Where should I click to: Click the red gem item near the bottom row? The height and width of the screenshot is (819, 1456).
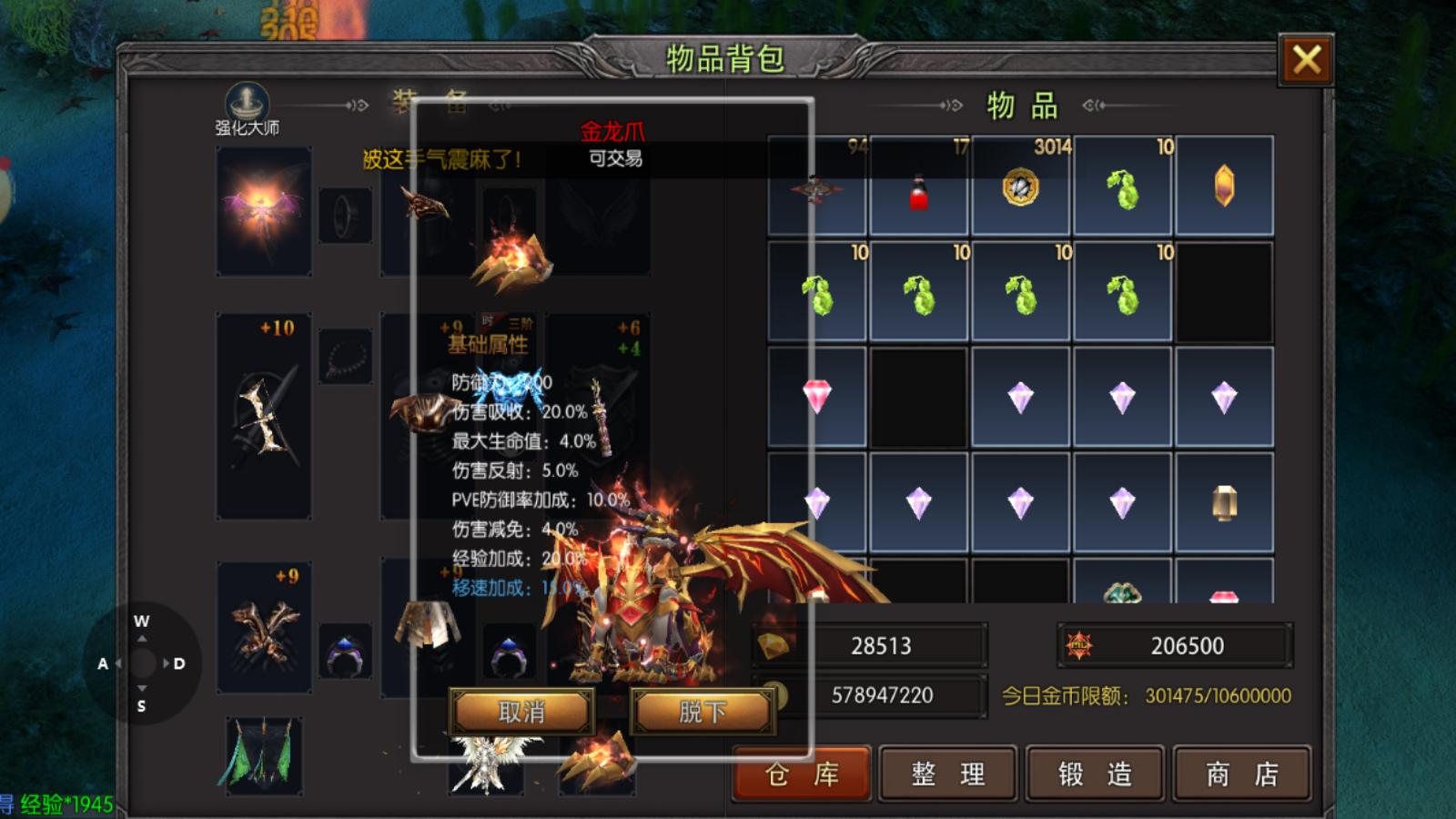[x=1224, y=596]
